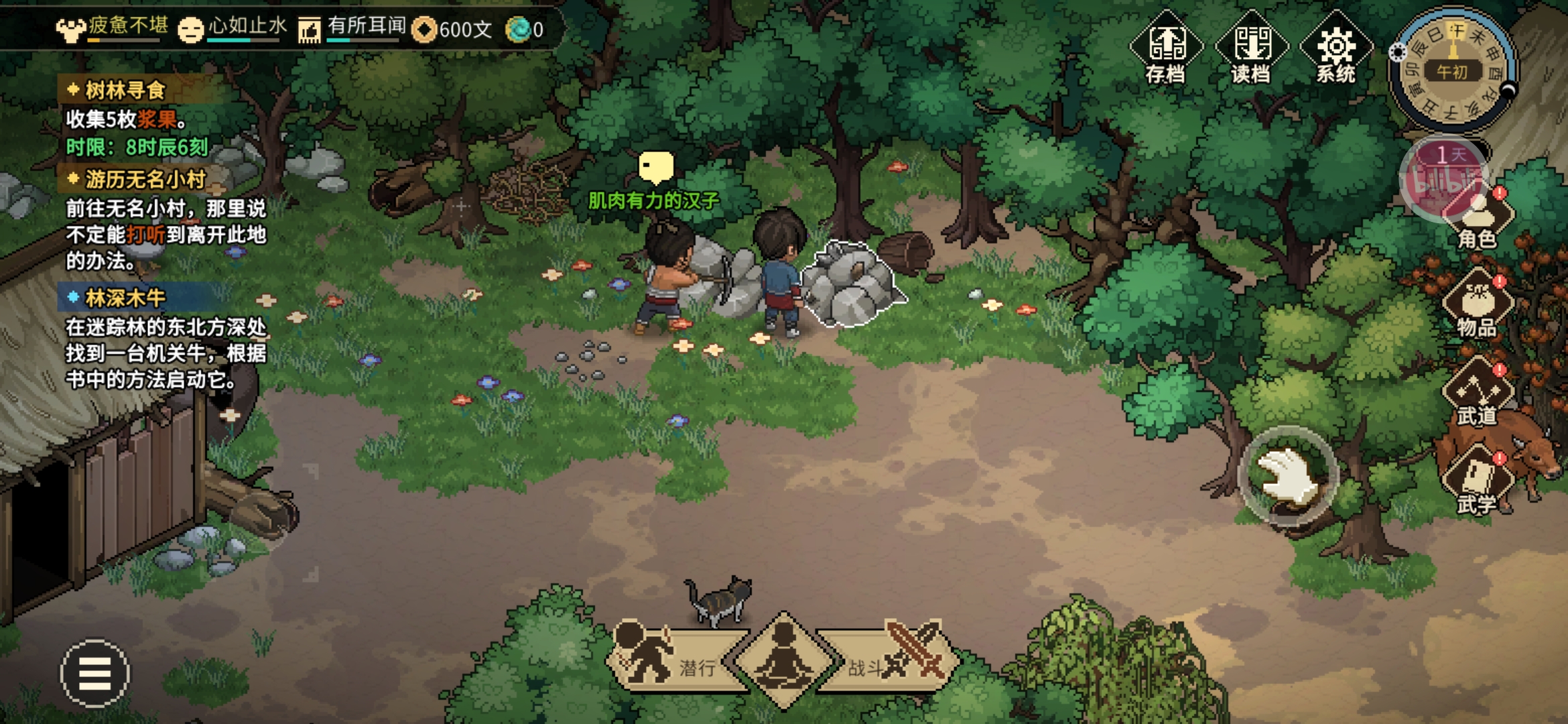Enter 战斗 combat mode

891,660
